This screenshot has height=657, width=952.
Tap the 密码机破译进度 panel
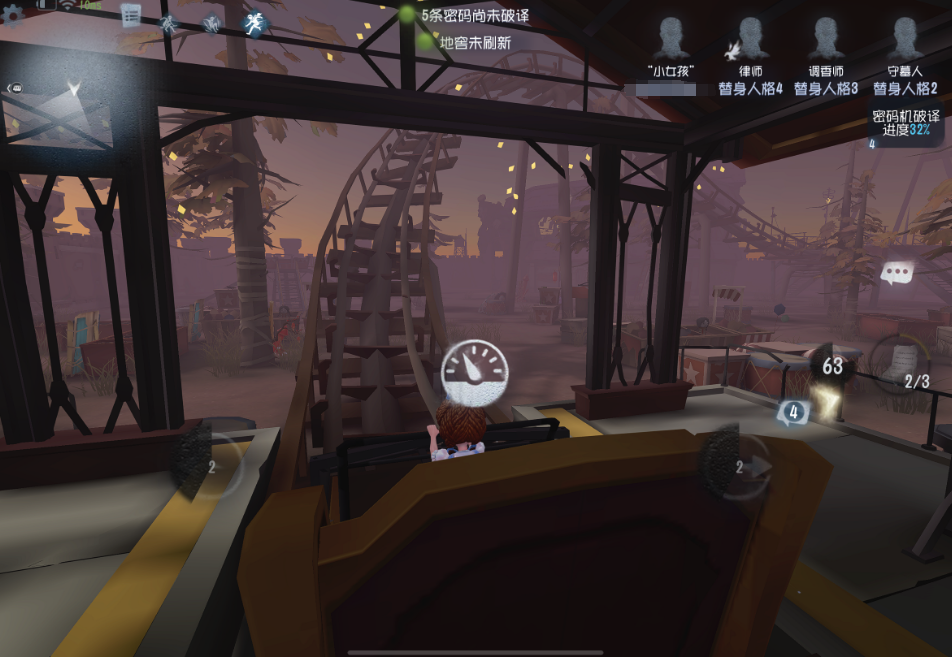905,123
